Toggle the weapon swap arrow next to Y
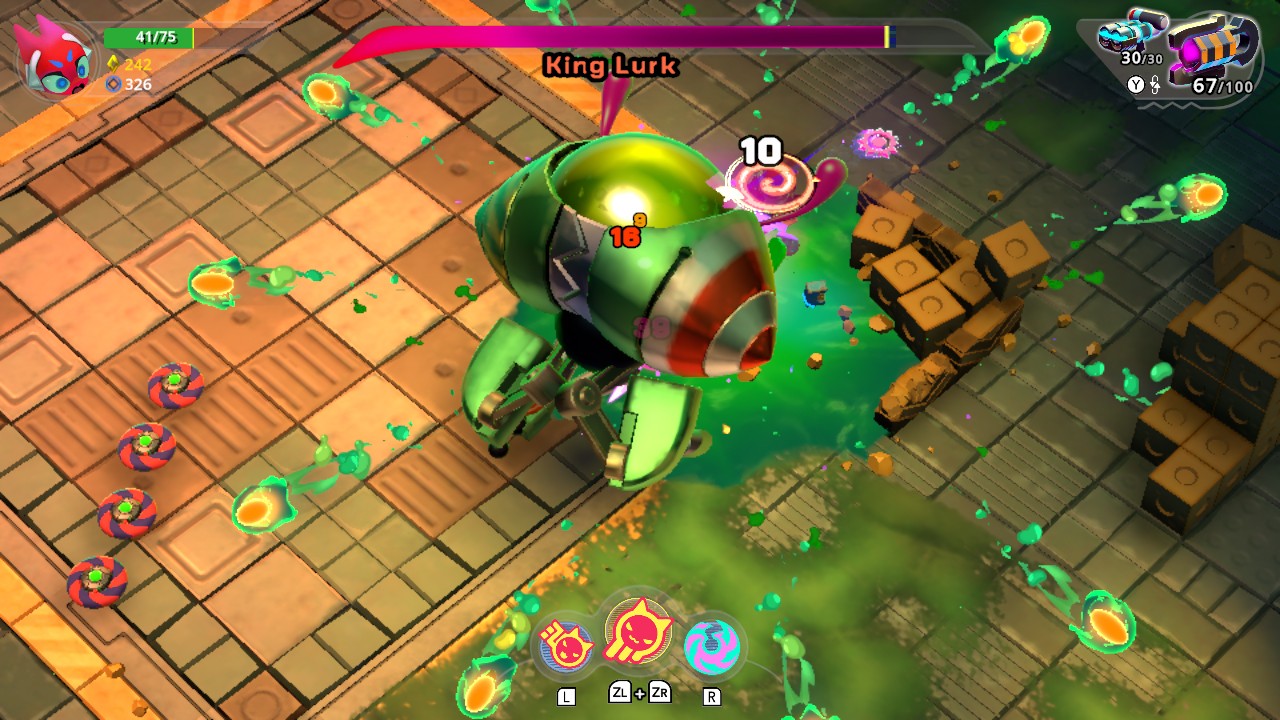 click(1156, 84)
